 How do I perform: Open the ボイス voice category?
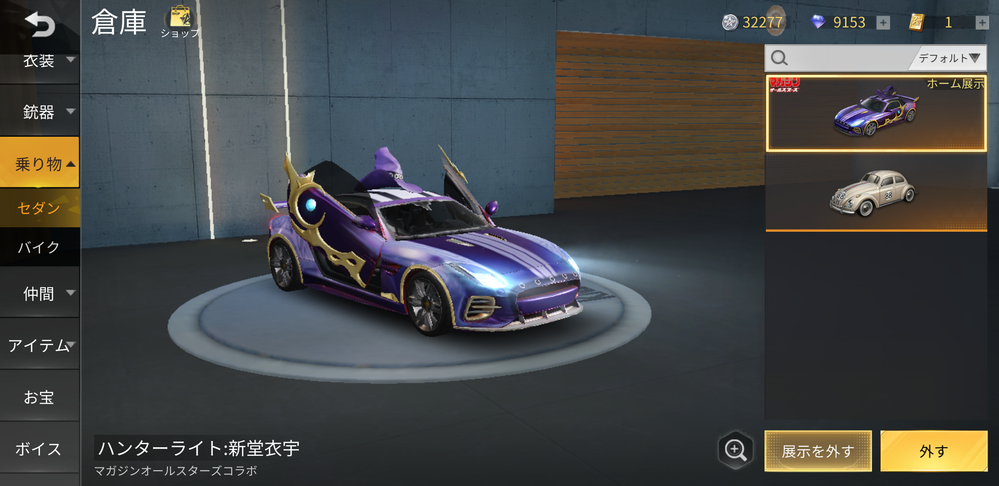[x=40, y=449]
